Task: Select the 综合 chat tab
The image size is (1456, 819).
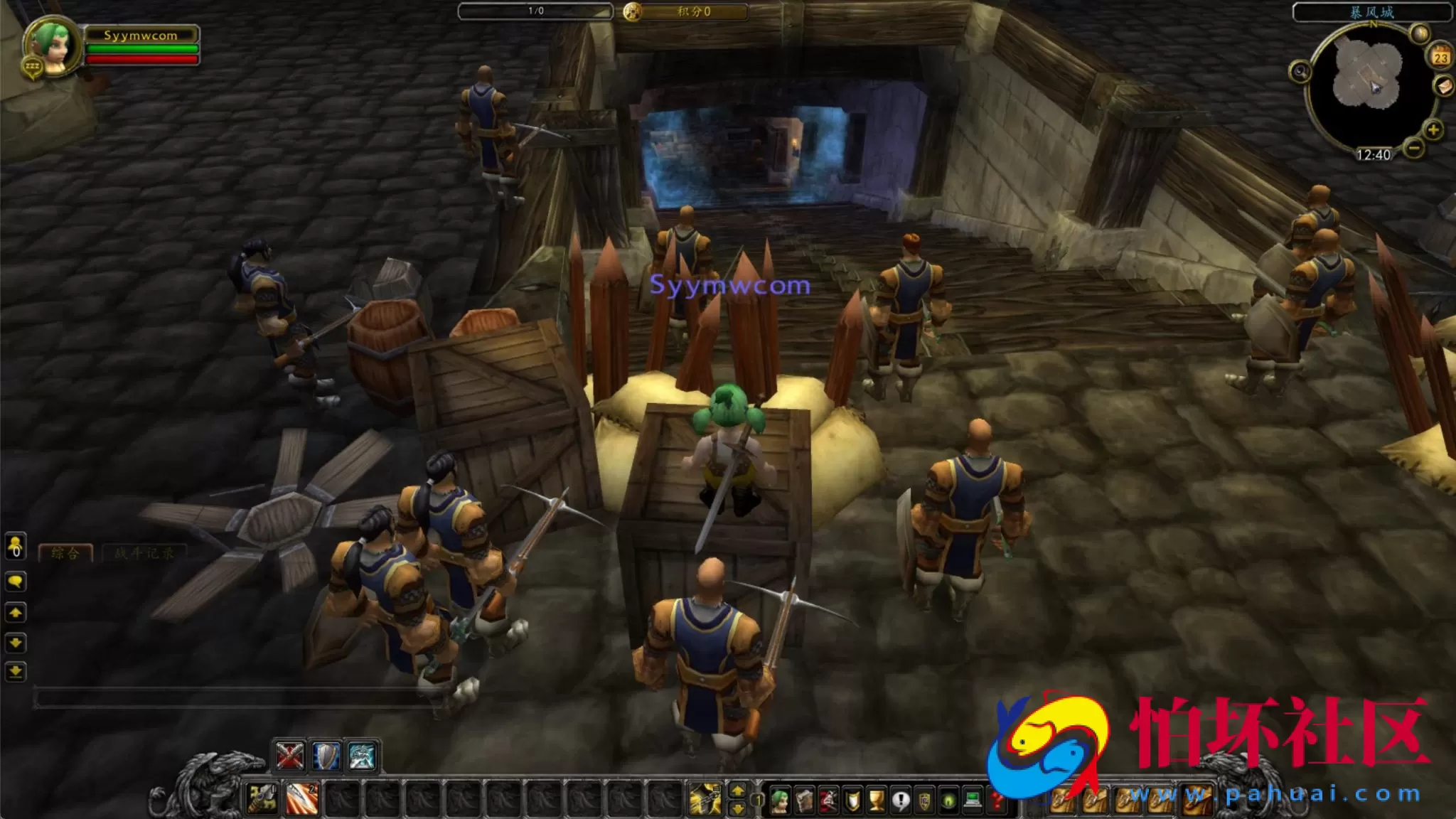Action: [x=65, y=552]
